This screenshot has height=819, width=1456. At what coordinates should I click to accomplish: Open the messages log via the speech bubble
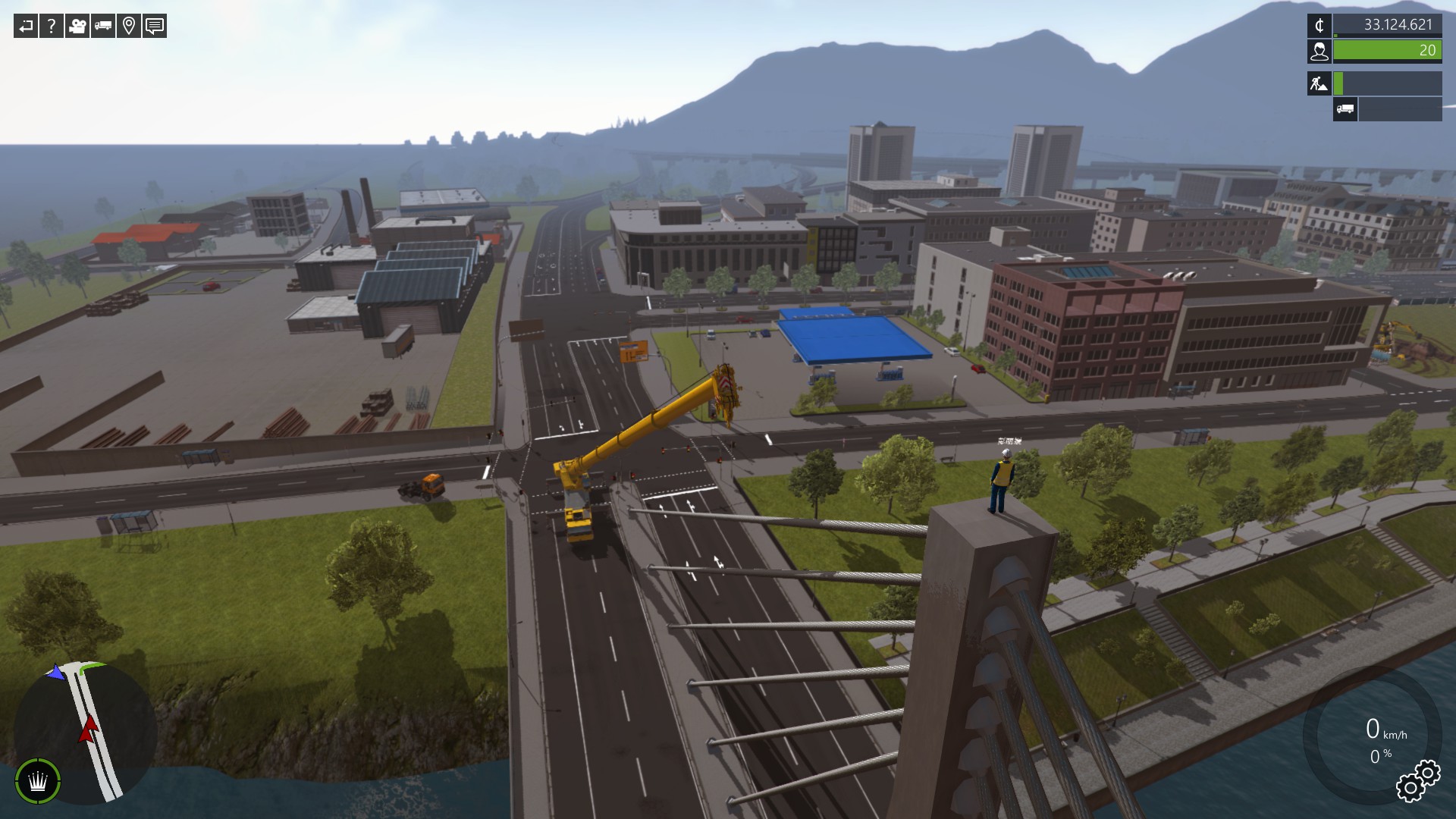click(x=154, y=27)
